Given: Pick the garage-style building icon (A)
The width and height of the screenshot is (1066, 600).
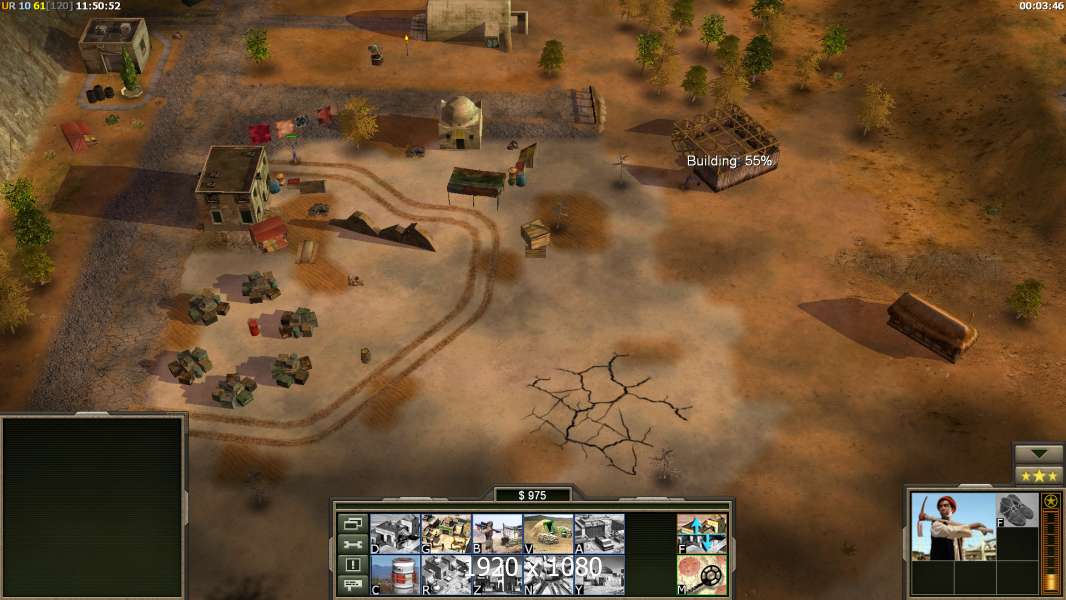Looking at the screenshot, I should (599, 533).
